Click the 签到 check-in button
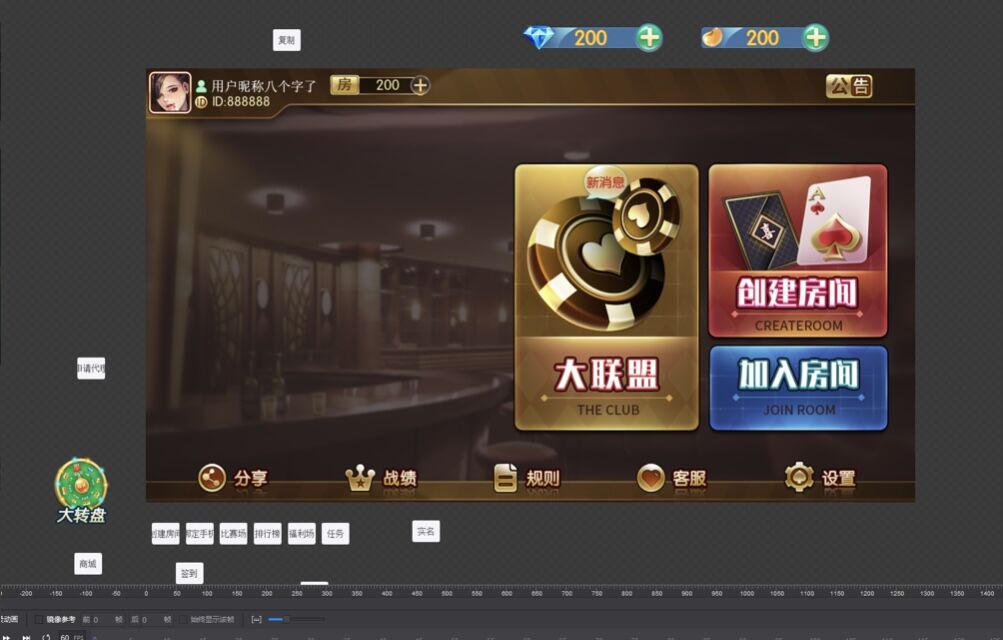The image size is (1003, 640). click(189, 573)
